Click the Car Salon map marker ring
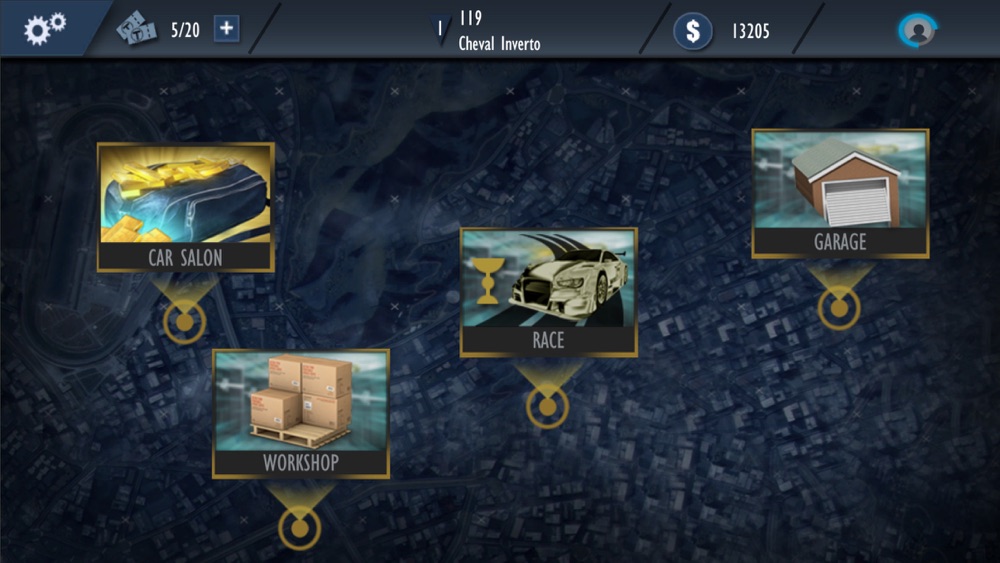The image size is (1000, 563). 184,322
